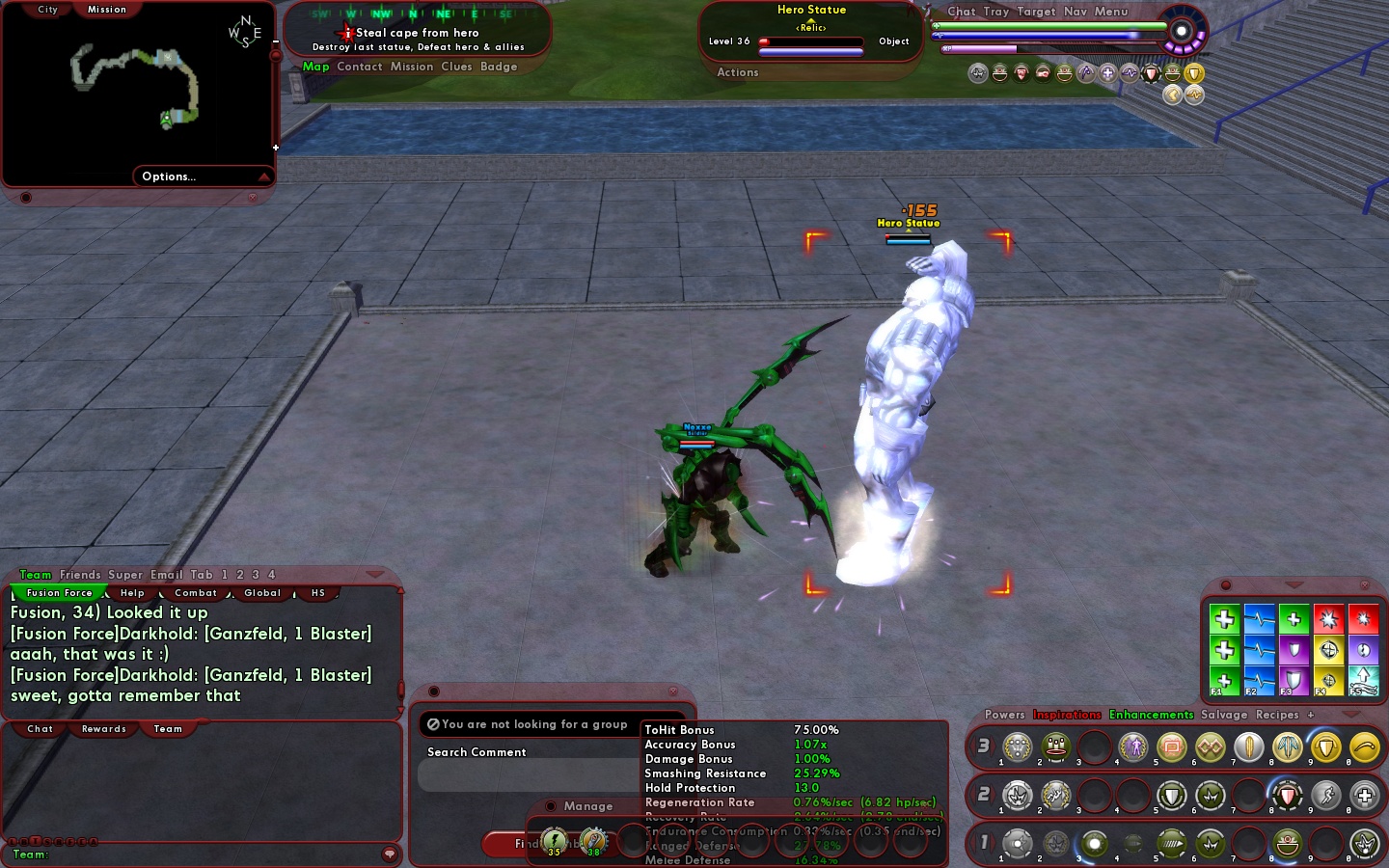This screenshot has width=1389, height=868.
Task: Switch the minimap to the Mission view
Action: [x=106, y=10]
